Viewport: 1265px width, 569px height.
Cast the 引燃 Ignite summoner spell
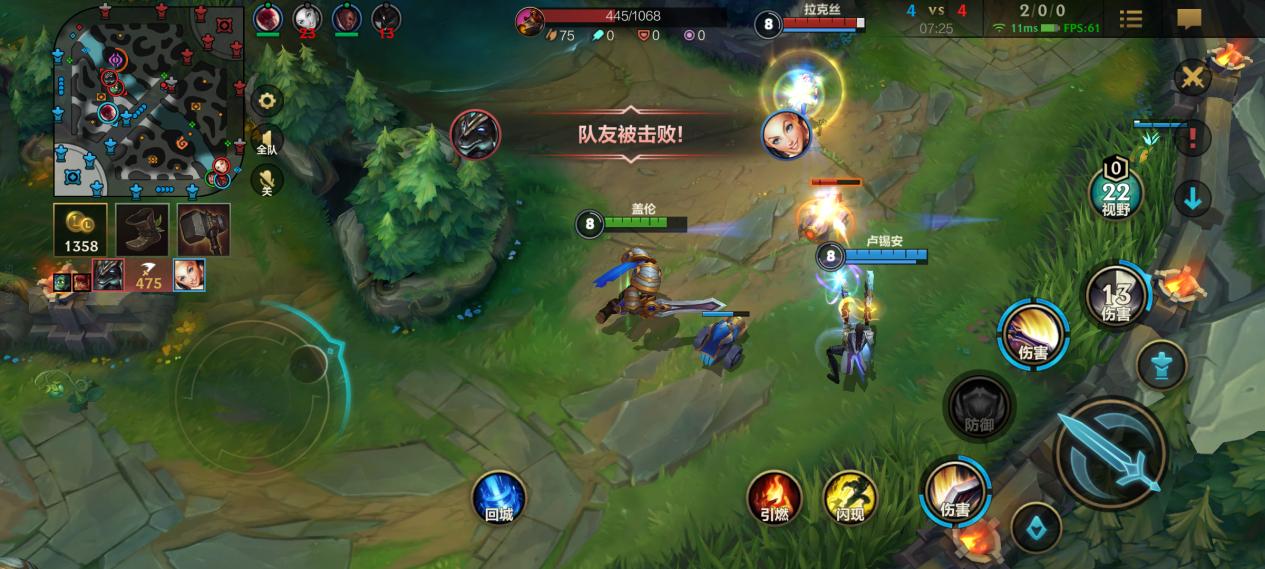(774, 496)
